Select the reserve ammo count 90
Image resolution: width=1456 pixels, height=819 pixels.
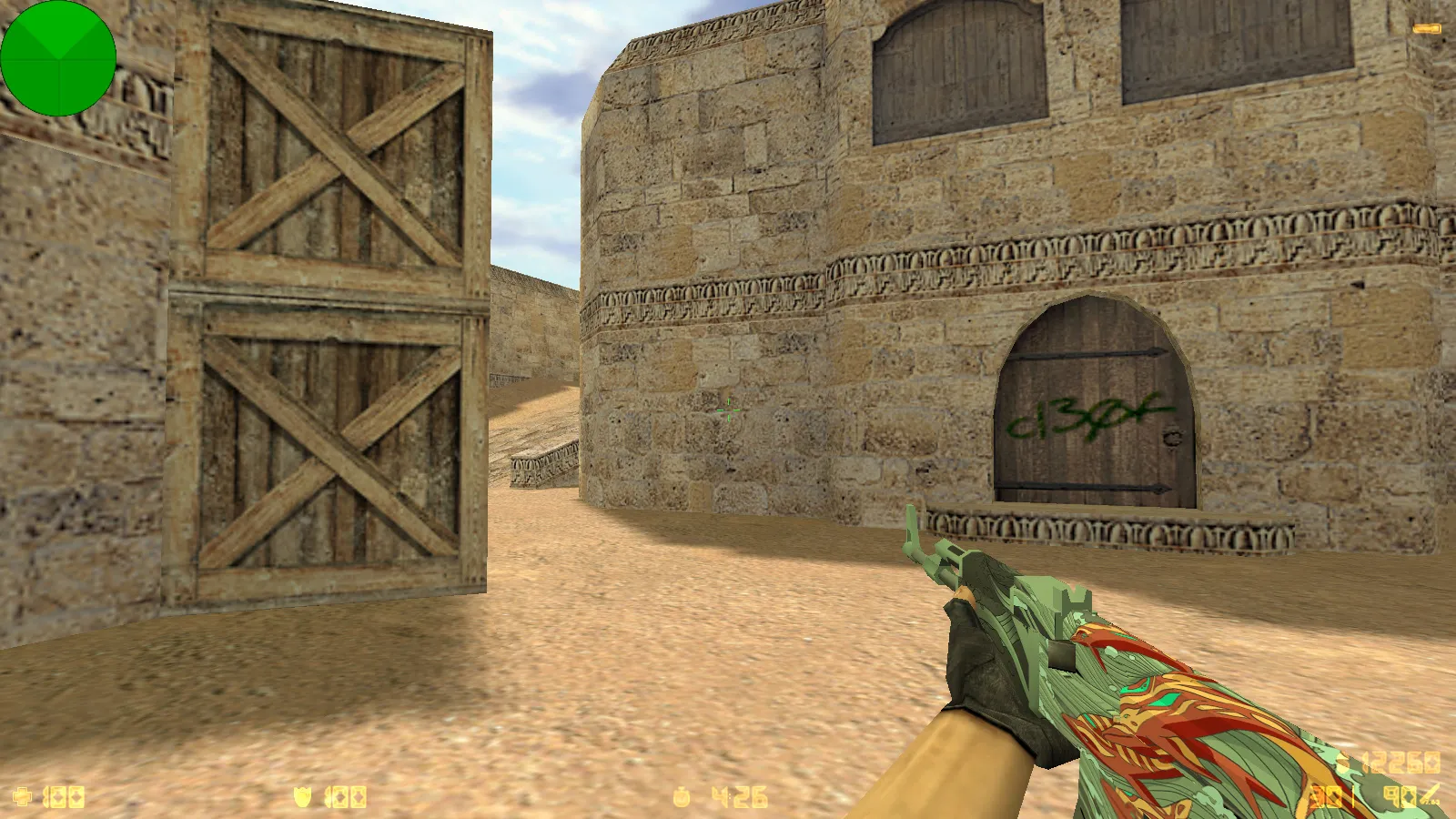(x=1399, y=795)
